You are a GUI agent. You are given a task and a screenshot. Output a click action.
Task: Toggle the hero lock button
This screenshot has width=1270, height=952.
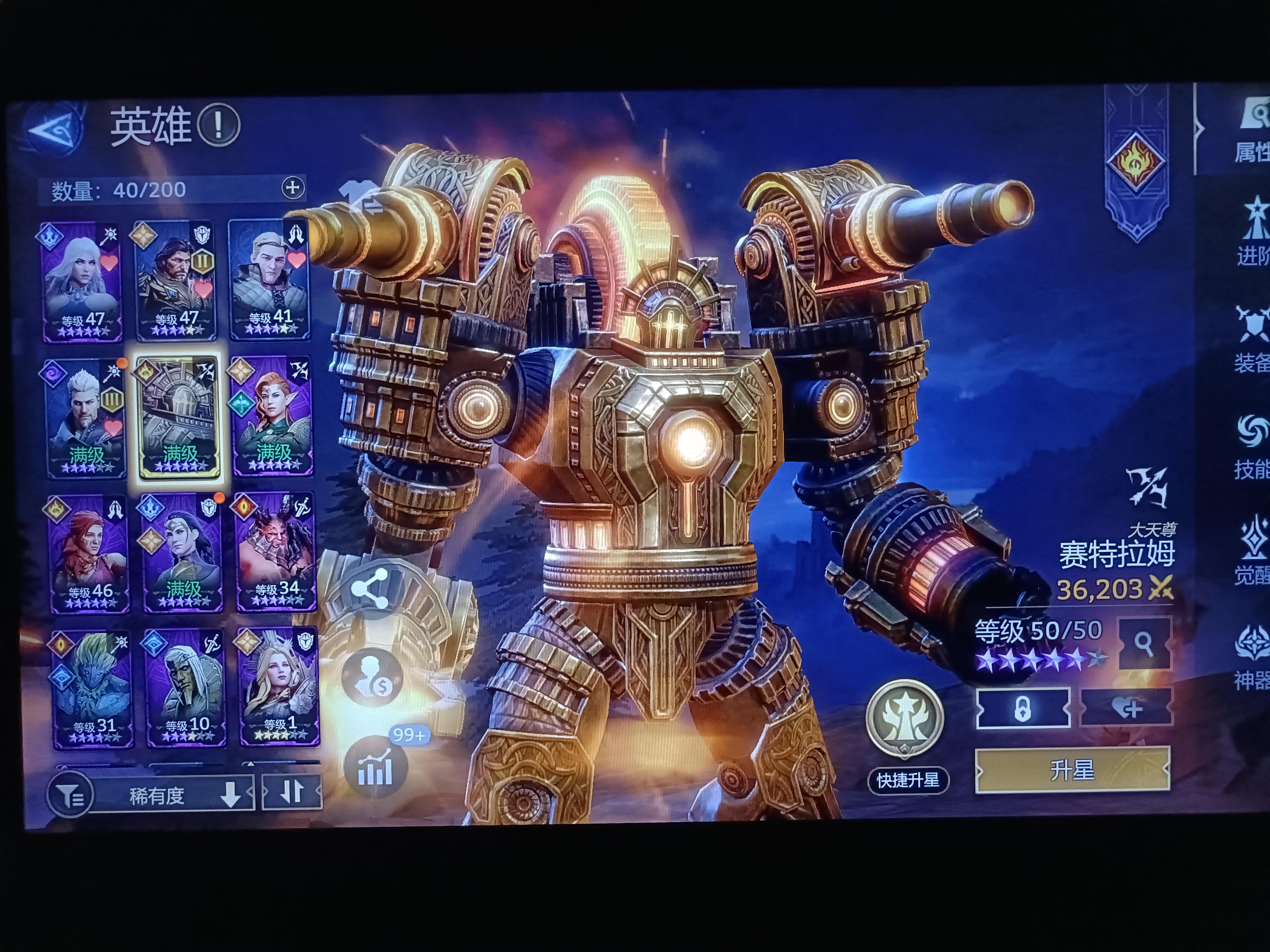click(x=1024, y=708)
